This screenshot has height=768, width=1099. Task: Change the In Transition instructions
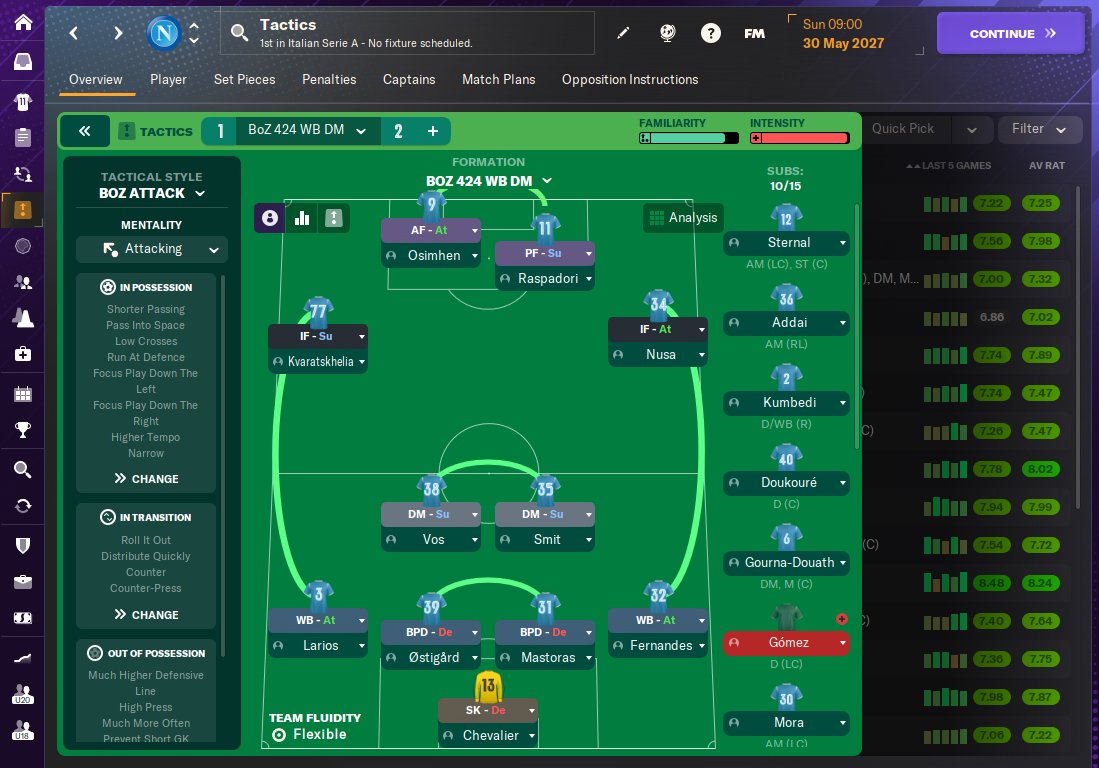coord(146,615)
